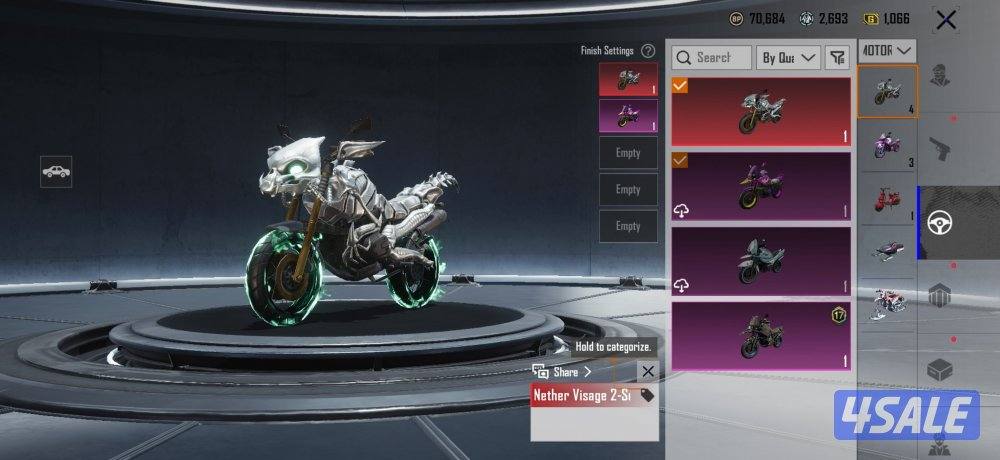1000x460 pixels.
Task: Open the sort-by dropdown
Action: point(788,58)
